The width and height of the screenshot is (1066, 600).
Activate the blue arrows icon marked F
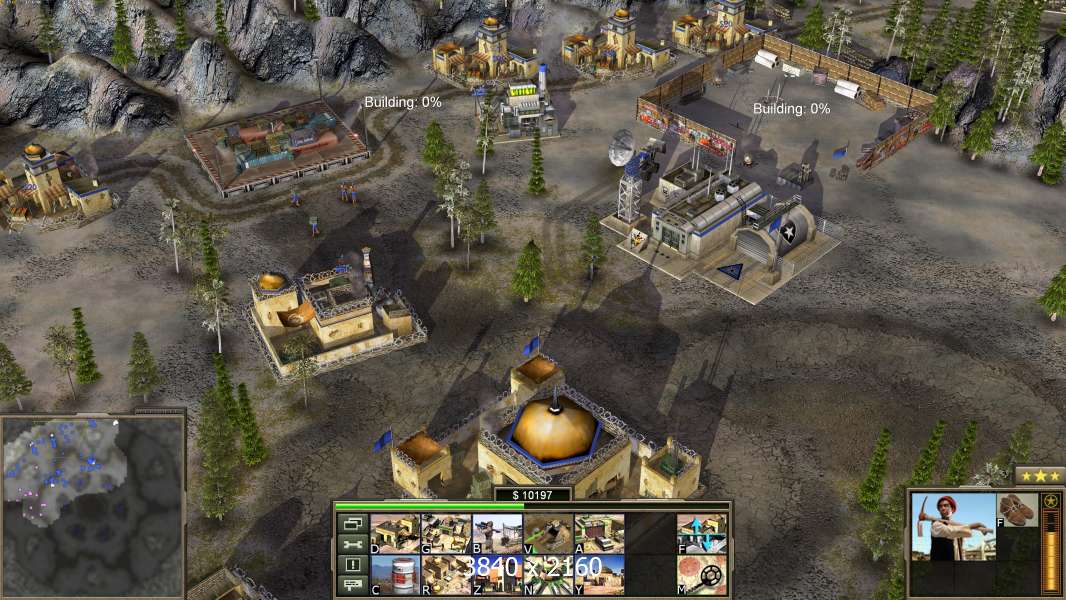(x=702, y=533)
